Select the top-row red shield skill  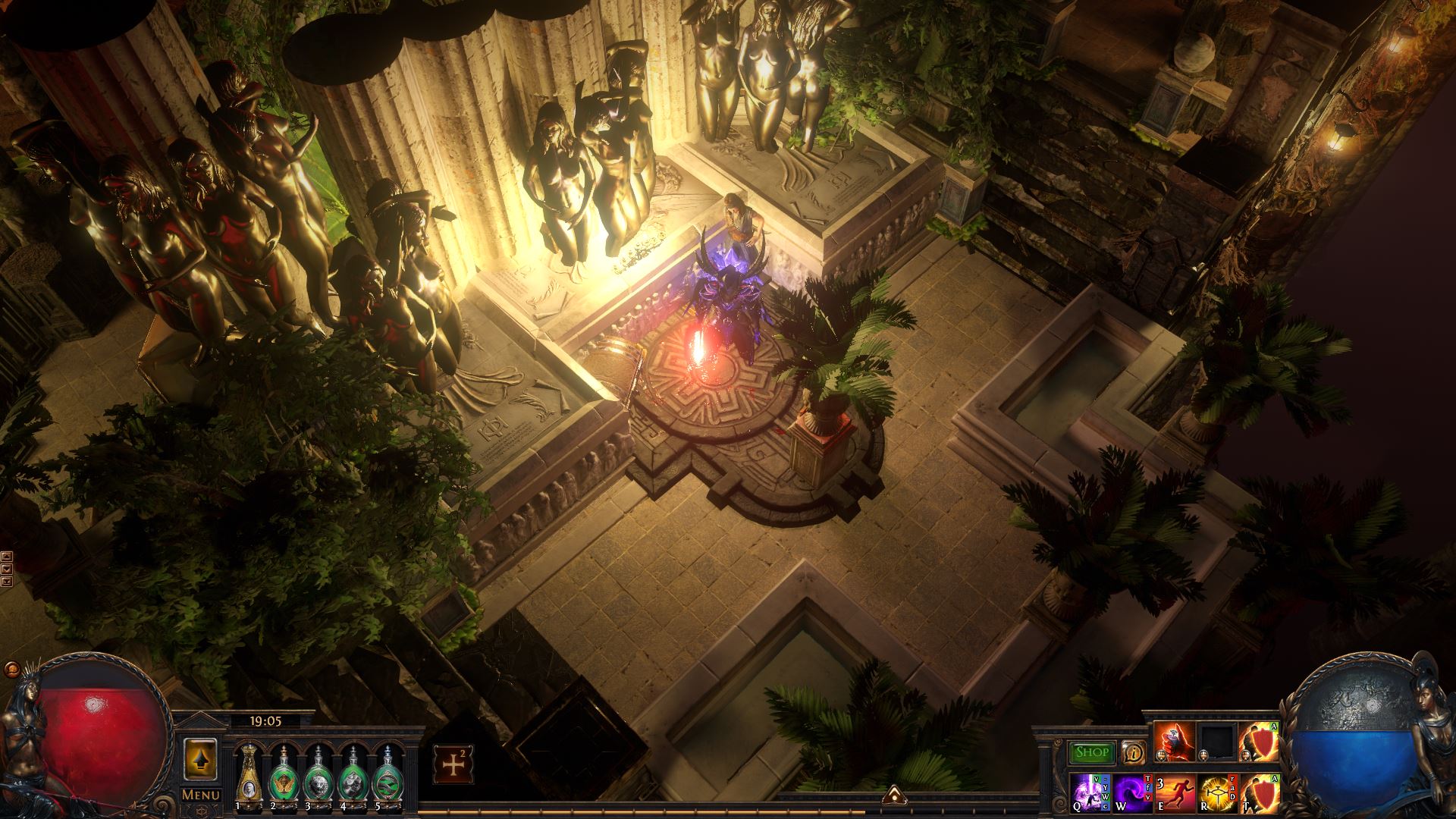tap(1259, 742)
